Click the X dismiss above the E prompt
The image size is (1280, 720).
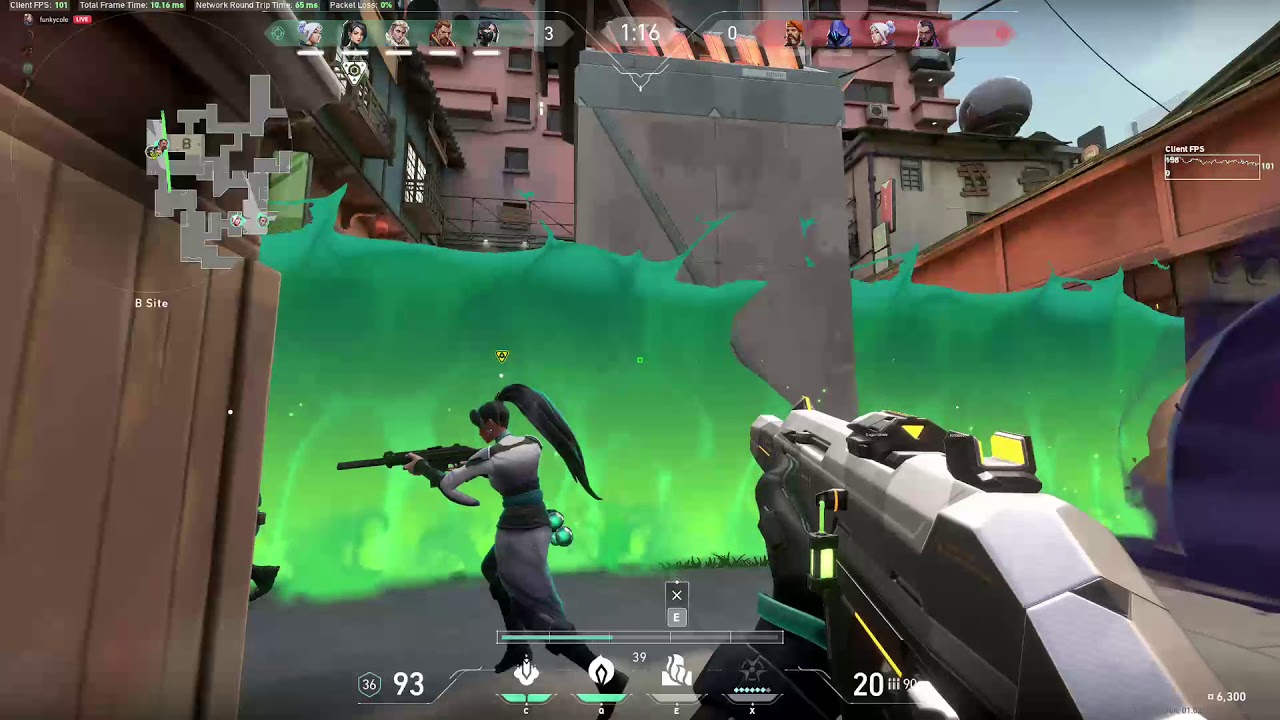[676, 596]
